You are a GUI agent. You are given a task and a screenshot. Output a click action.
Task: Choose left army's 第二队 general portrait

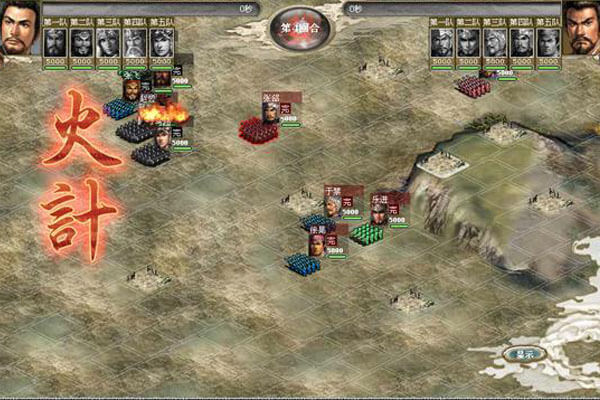82,42
